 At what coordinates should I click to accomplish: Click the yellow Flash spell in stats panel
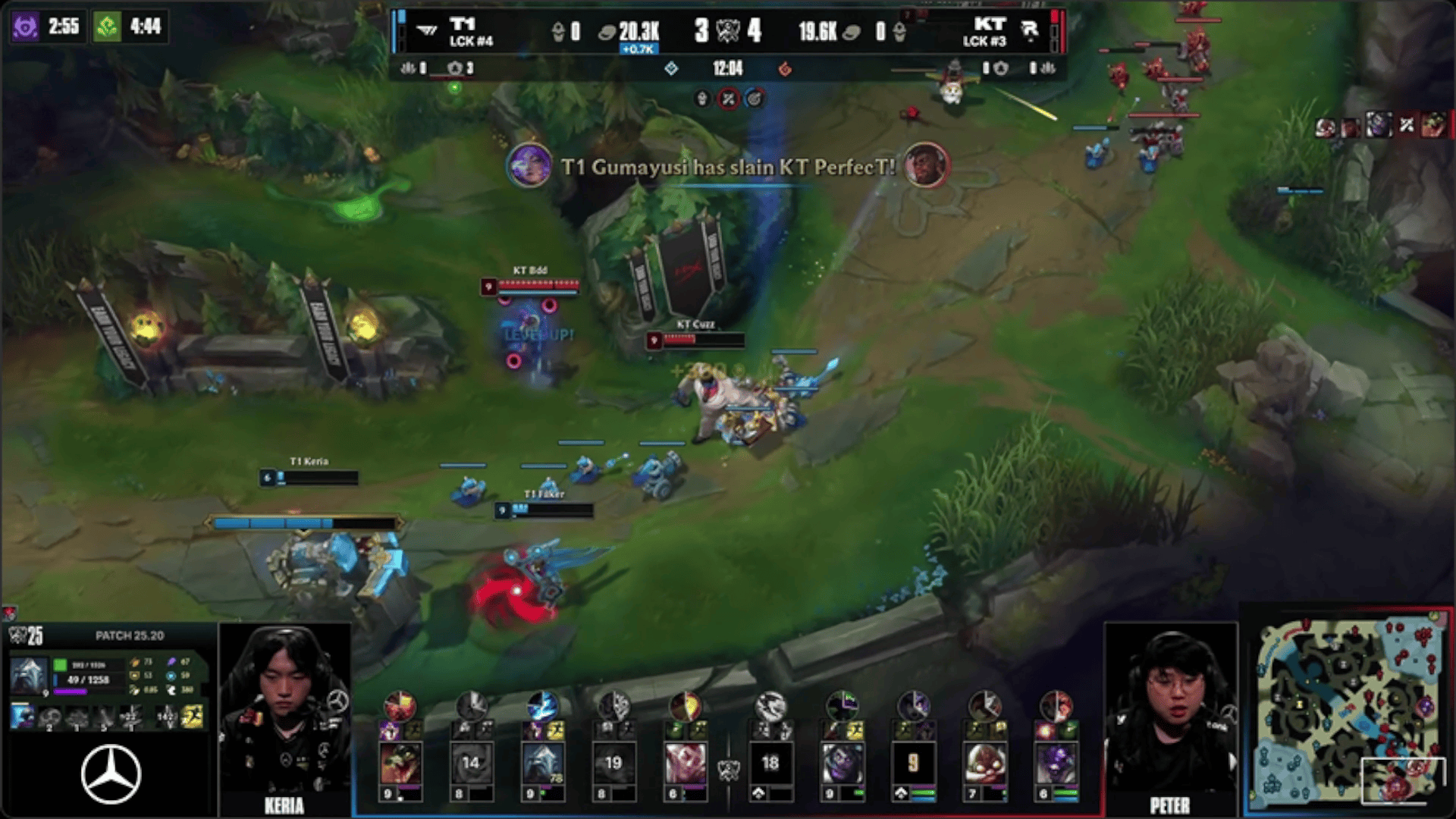click(193, 715)
